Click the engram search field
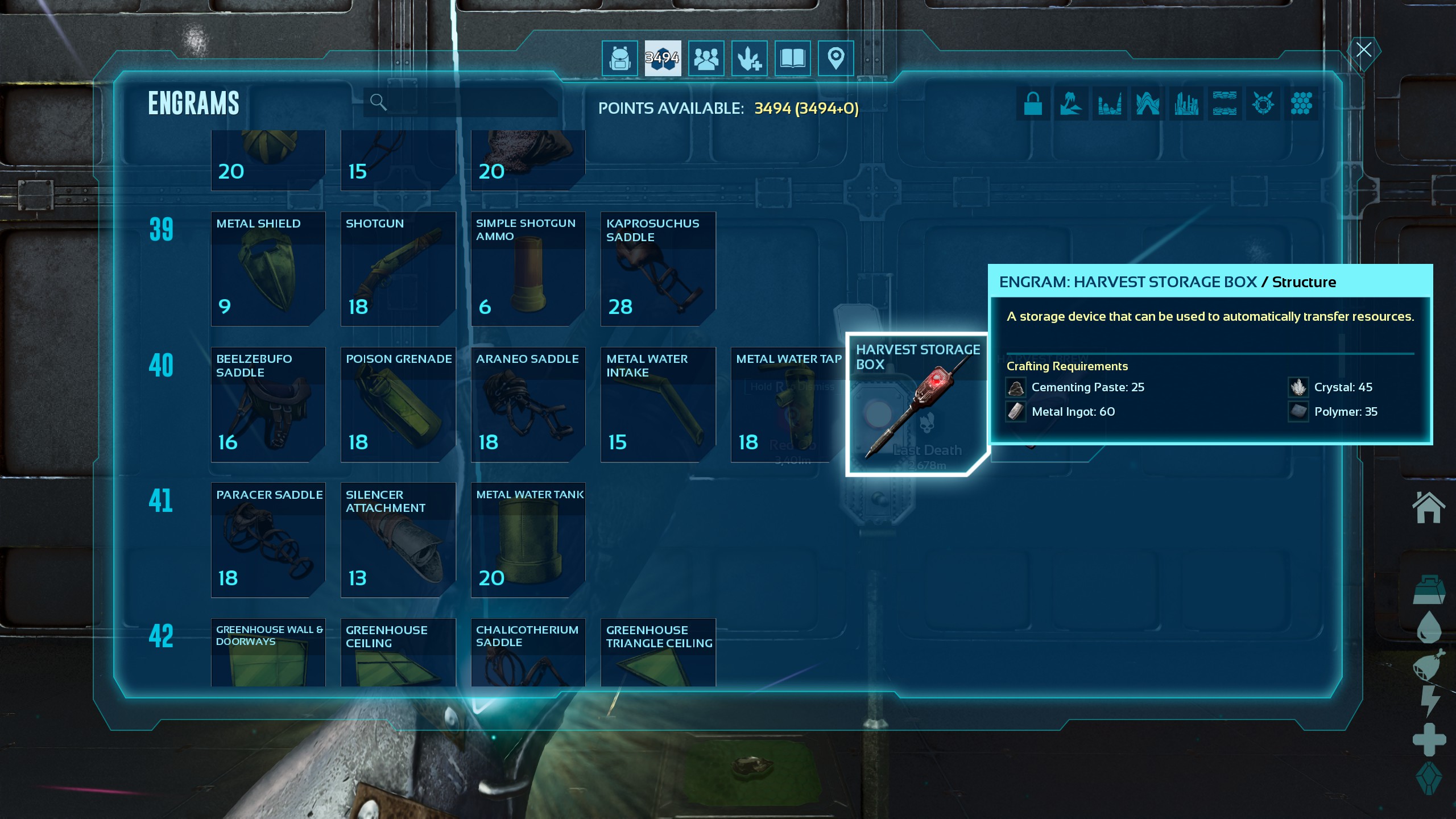This screenshot has height=819, width=1456. coord(466,102)
